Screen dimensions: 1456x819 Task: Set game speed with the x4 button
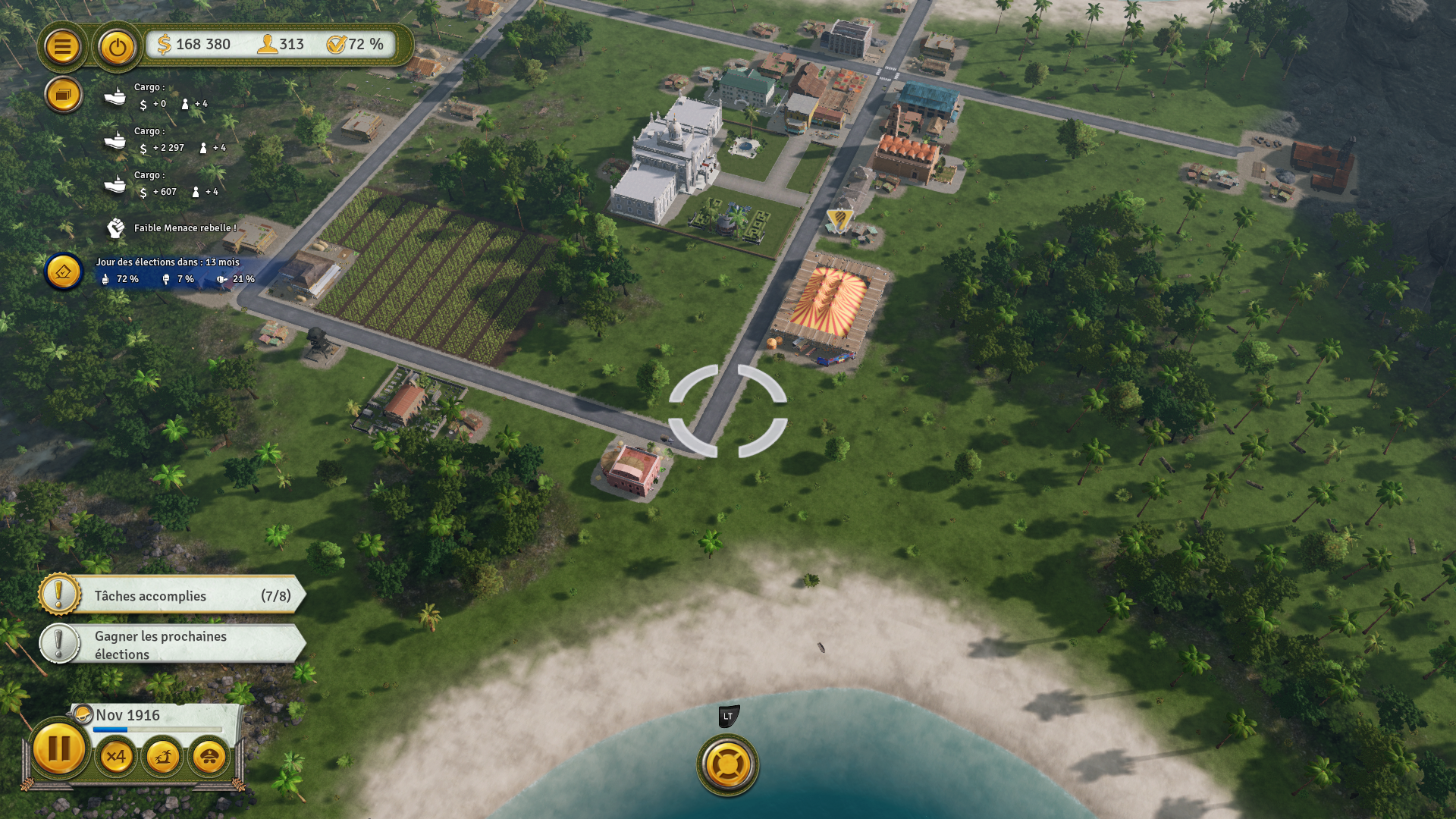click(x=116, y=756)
